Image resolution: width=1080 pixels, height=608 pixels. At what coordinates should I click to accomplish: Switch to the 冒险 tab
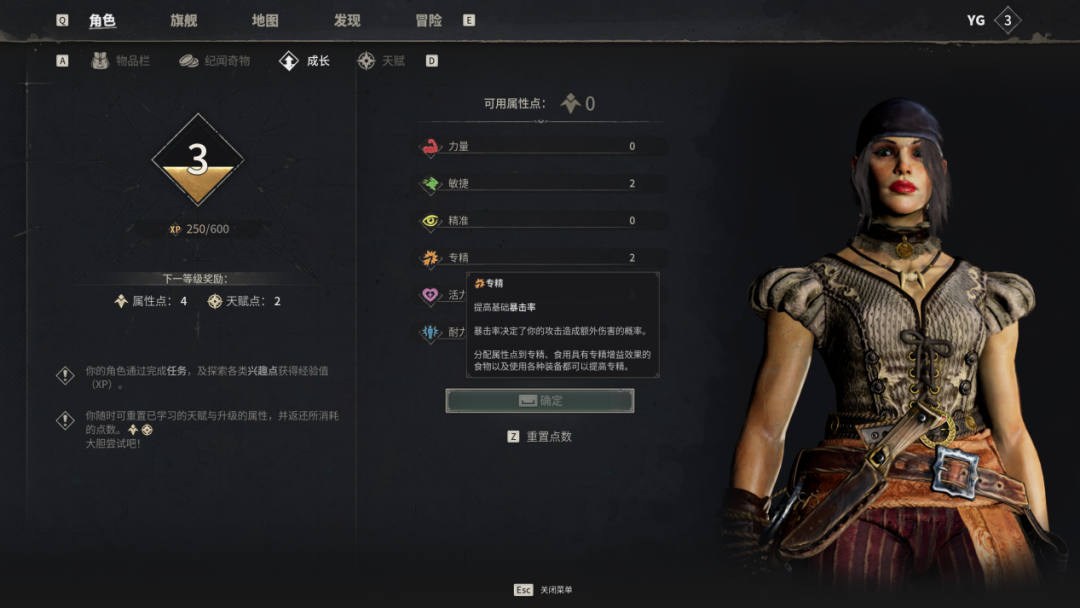[429, 20]
